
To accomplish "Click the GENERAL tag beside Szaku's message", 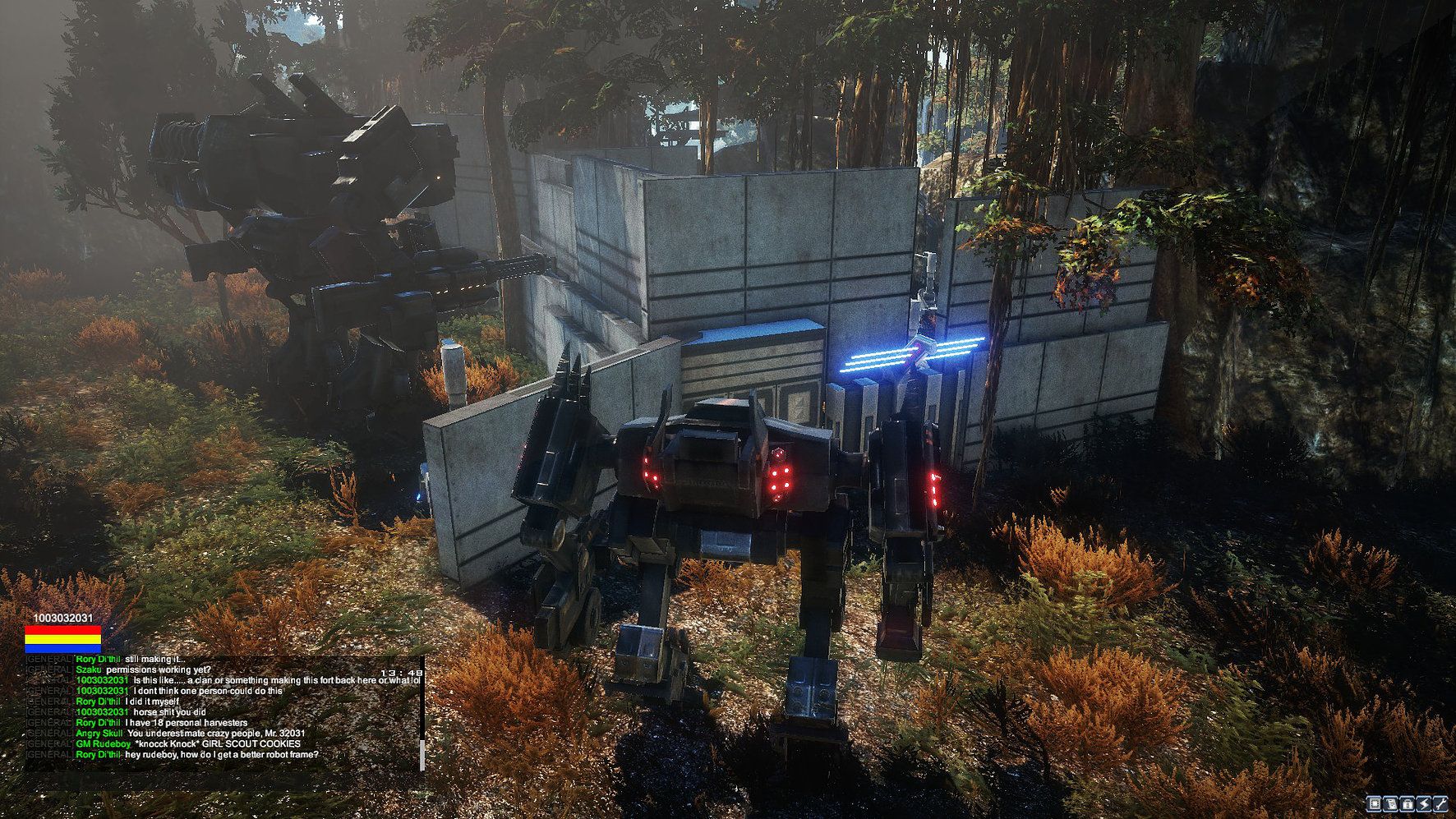I will coord(49,669).
